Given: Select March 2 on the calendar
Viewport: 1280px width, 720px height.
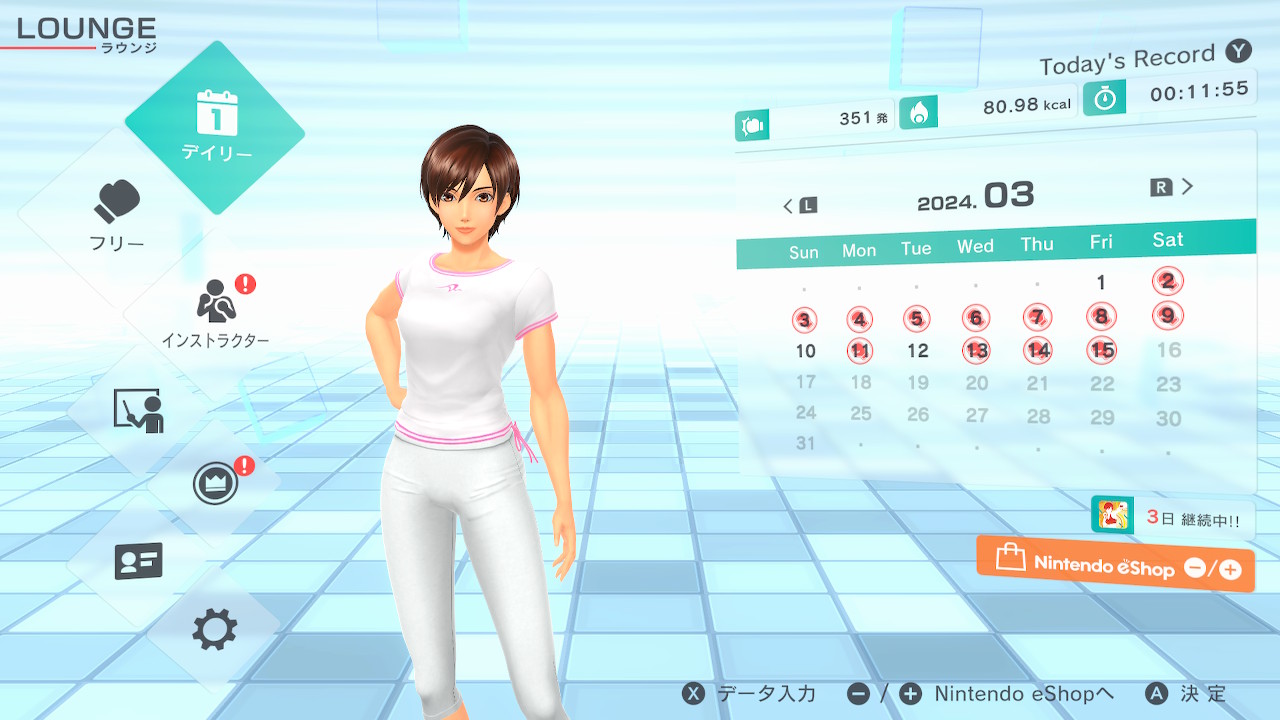Looking at the screenshot, I should [1167, 281].
